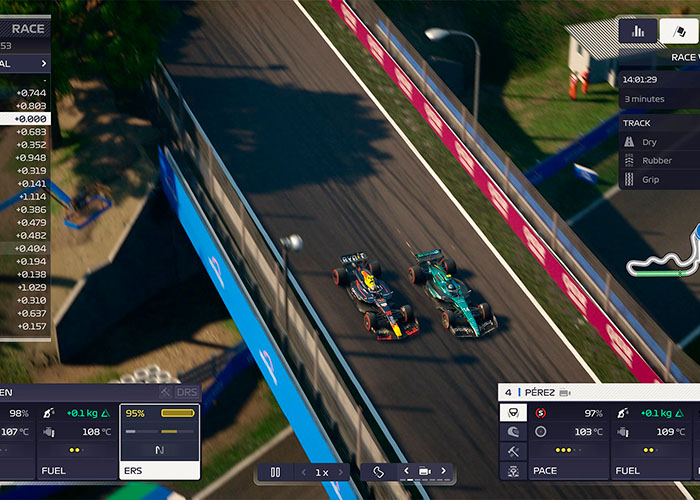Viewport: 700px width, 500px height.
Task: Open the ERS panel on the left car
Action: (160, 442)
